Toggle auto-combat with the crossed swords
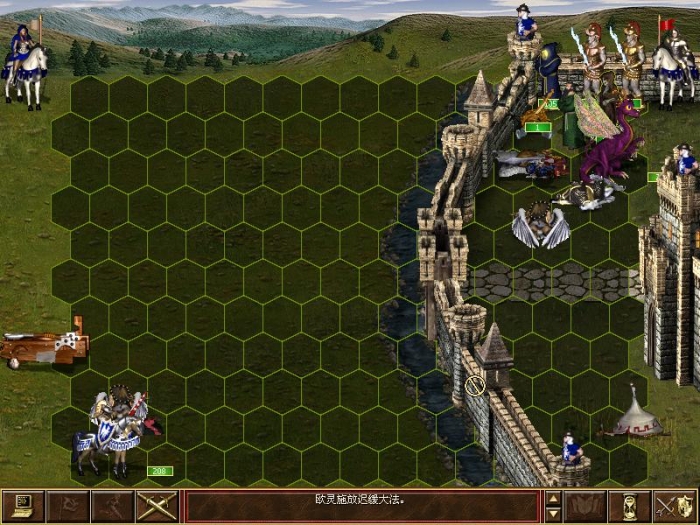This screenshot has width=700, height=525. click(157, 507)
